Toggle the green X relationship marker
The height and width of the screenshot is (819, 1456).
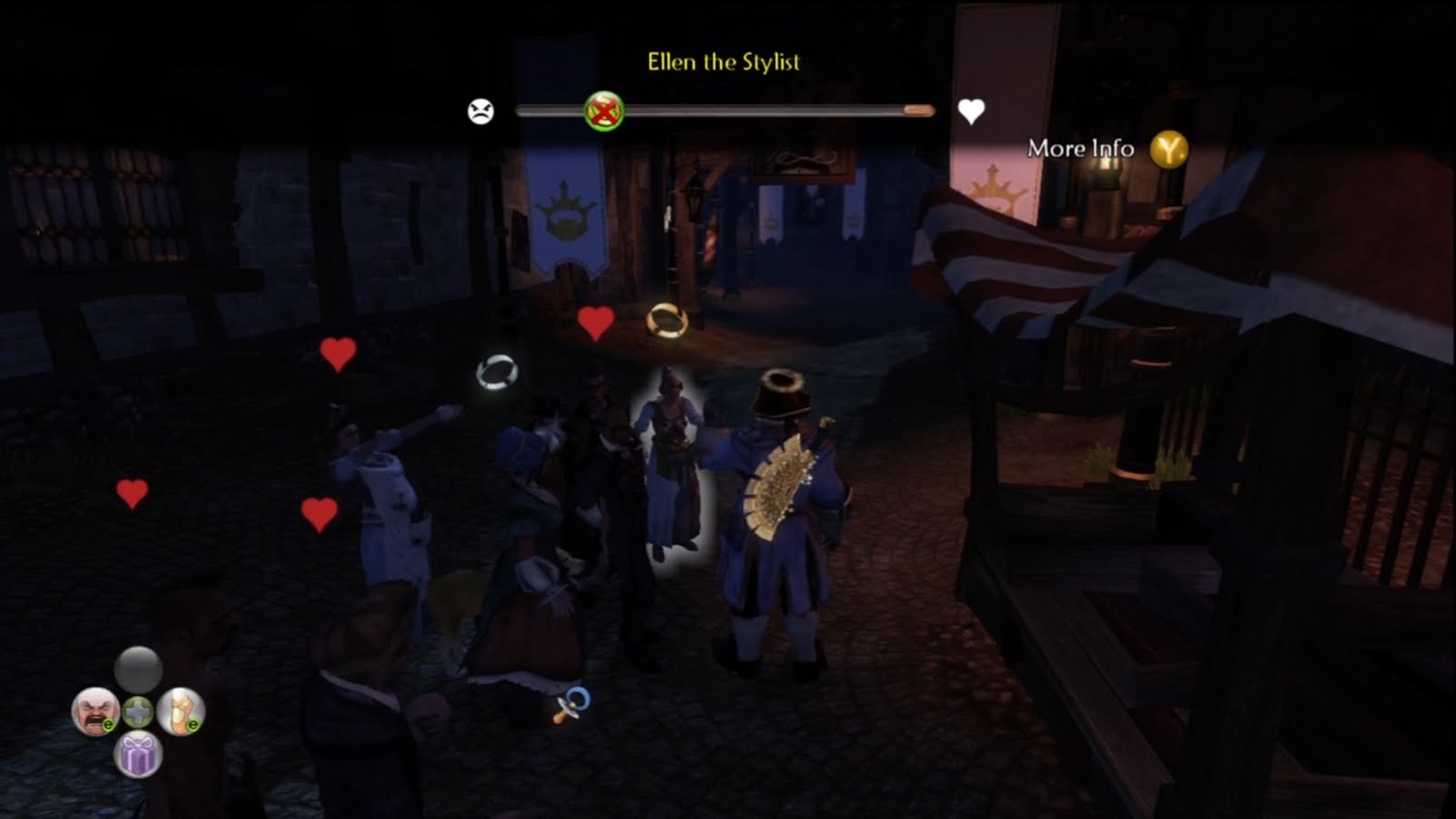[x=603, y=109]
